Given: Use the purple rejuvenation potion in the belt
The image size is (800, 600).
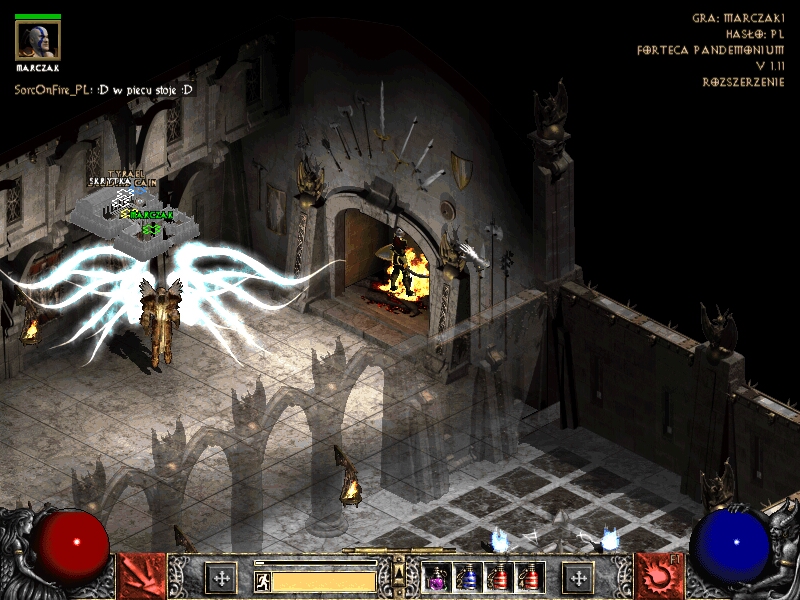Looking at the screenshot, I should point(437,577).
